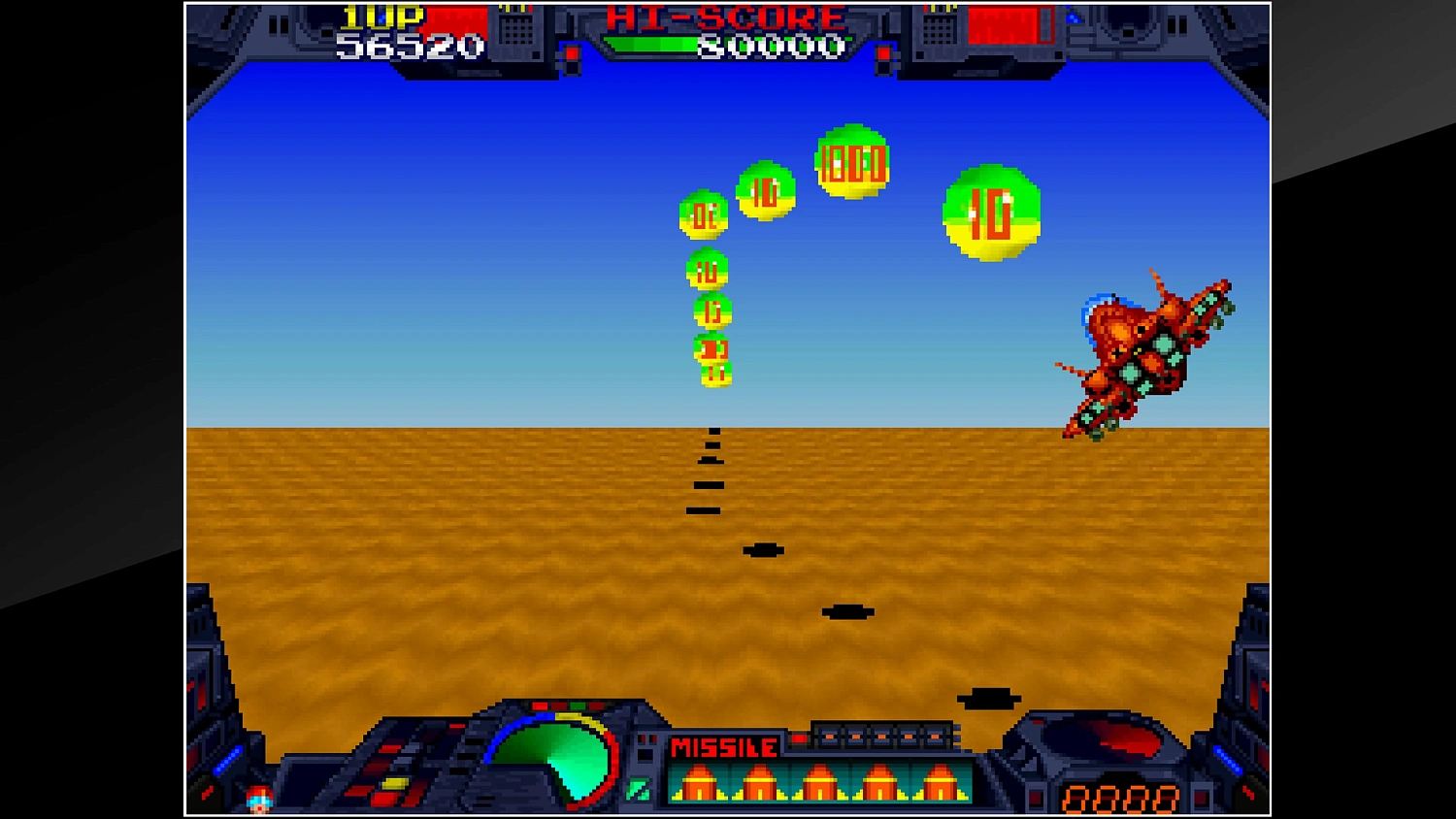Click the first missile icon in the MISSILE rack
Image resolution: width=1456 pixels, height=819 pixels.
click(701, 783)
